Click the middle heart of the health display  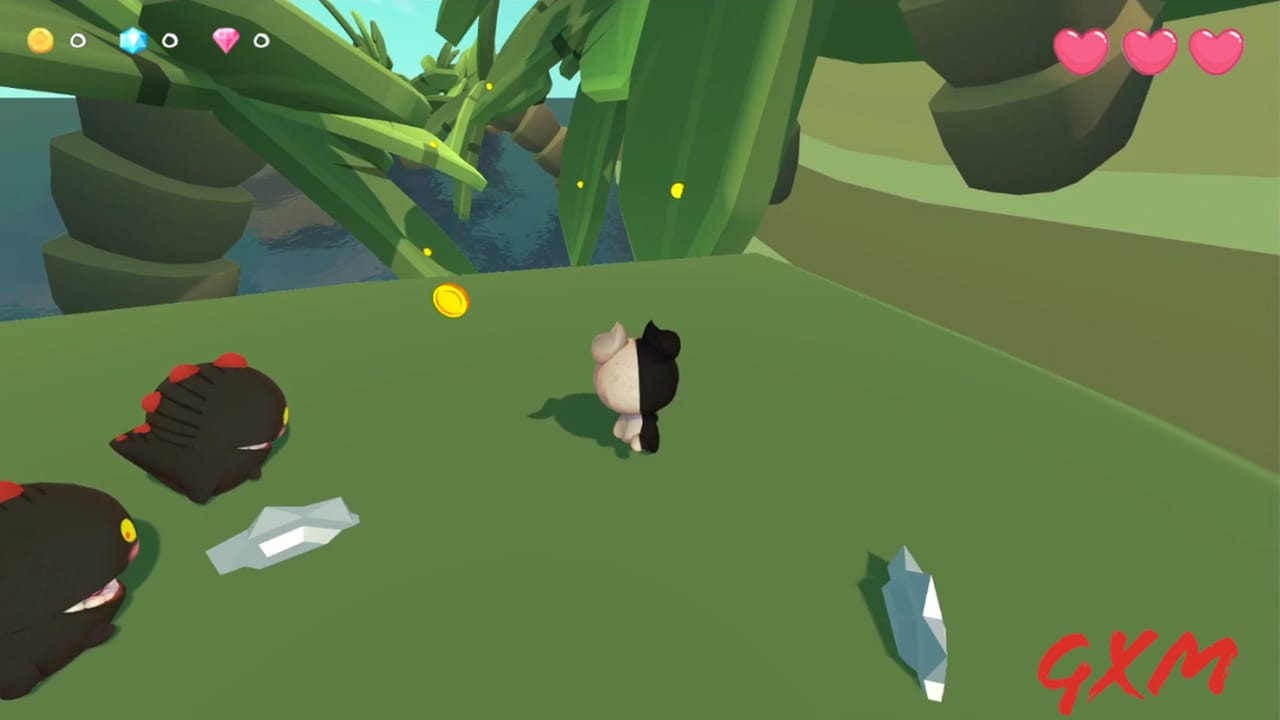[1150, 52]
